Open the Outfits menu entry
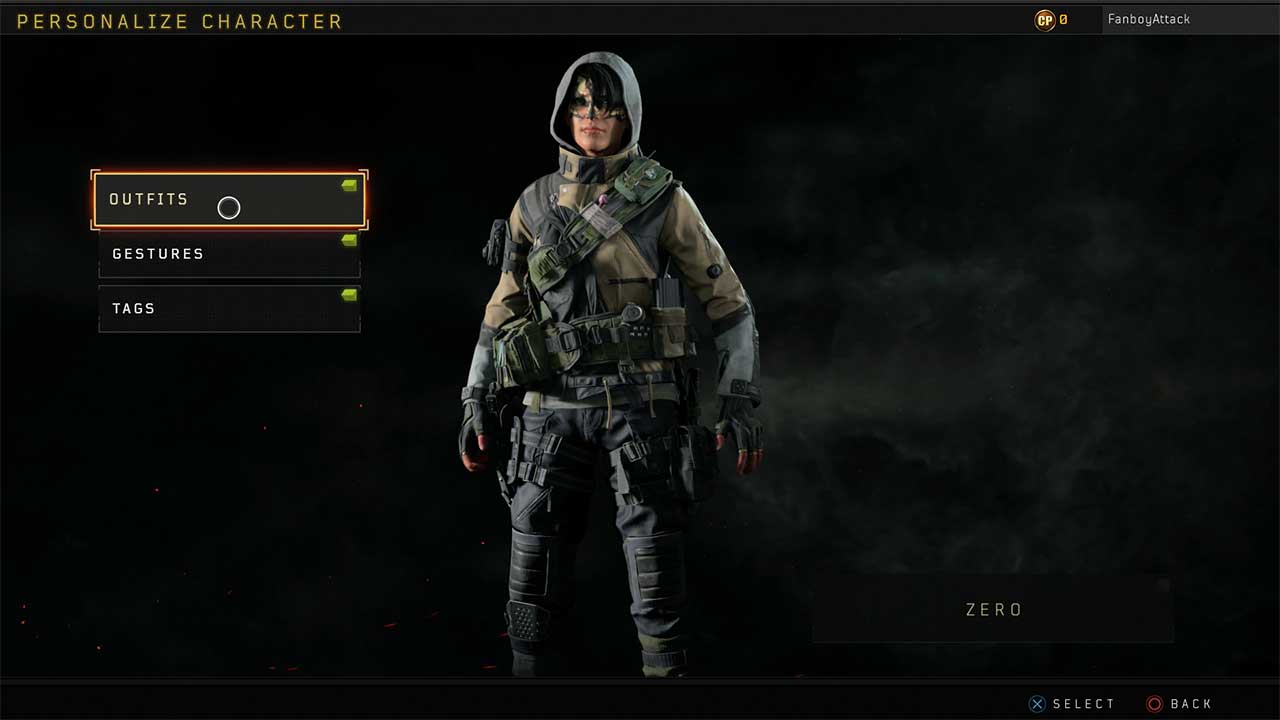 tap(229, 200)
